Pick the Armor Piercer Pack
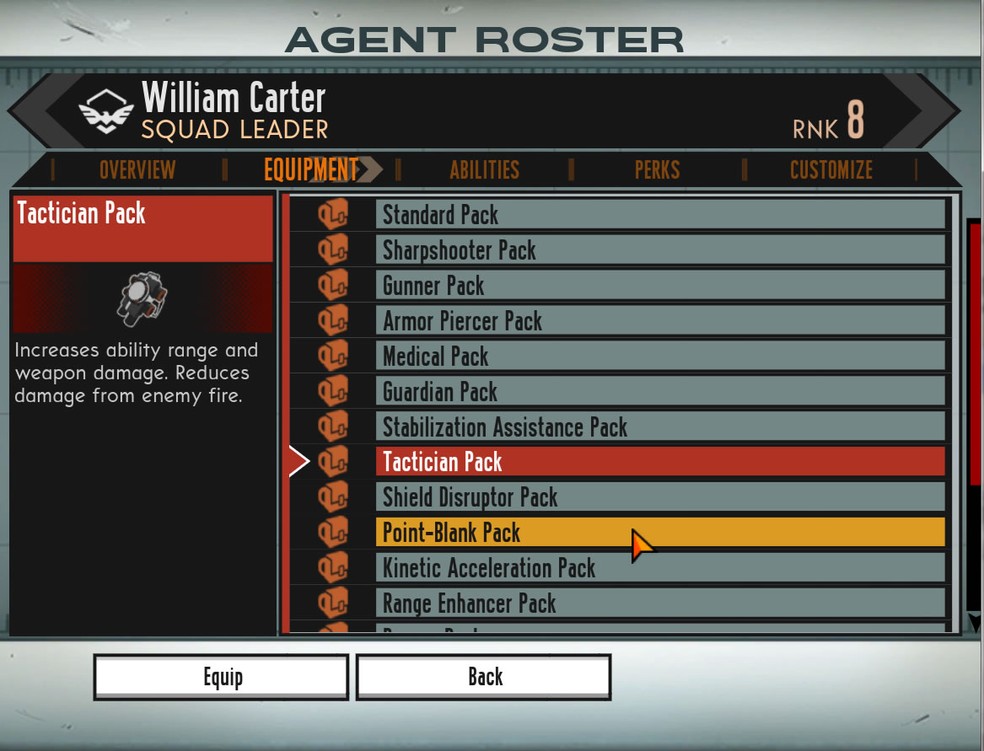The height and width of the screenshot is (751, 984). pos(660,321)
